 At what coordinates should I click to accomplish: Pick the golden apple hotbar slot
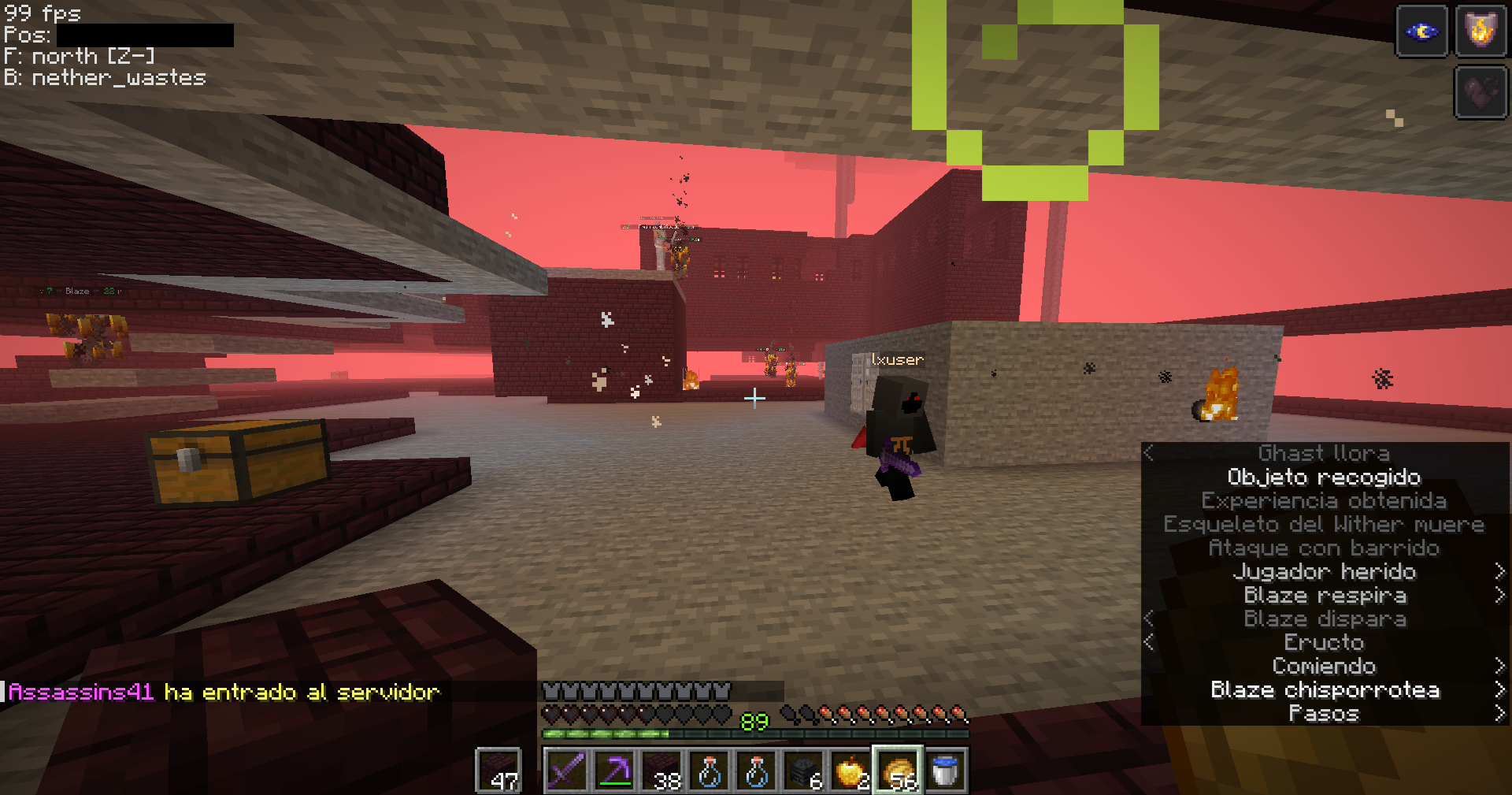point(850,771)
